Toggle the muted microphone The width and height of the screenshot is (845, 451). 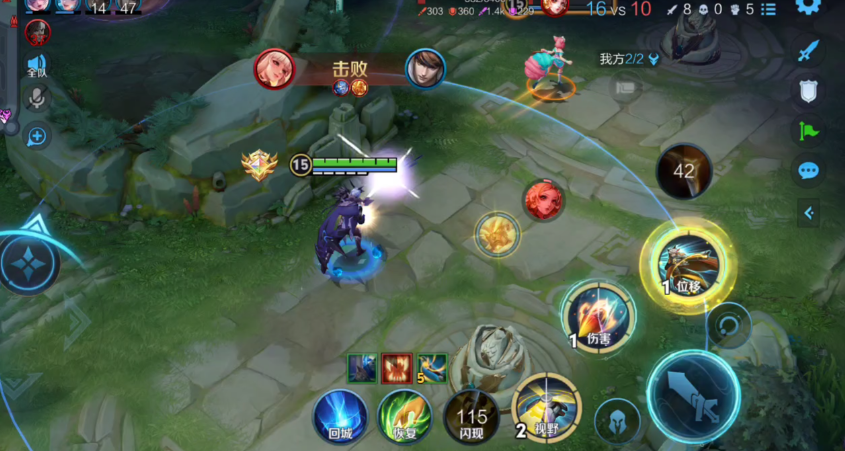pyautogui.click(x=38, y=98)
